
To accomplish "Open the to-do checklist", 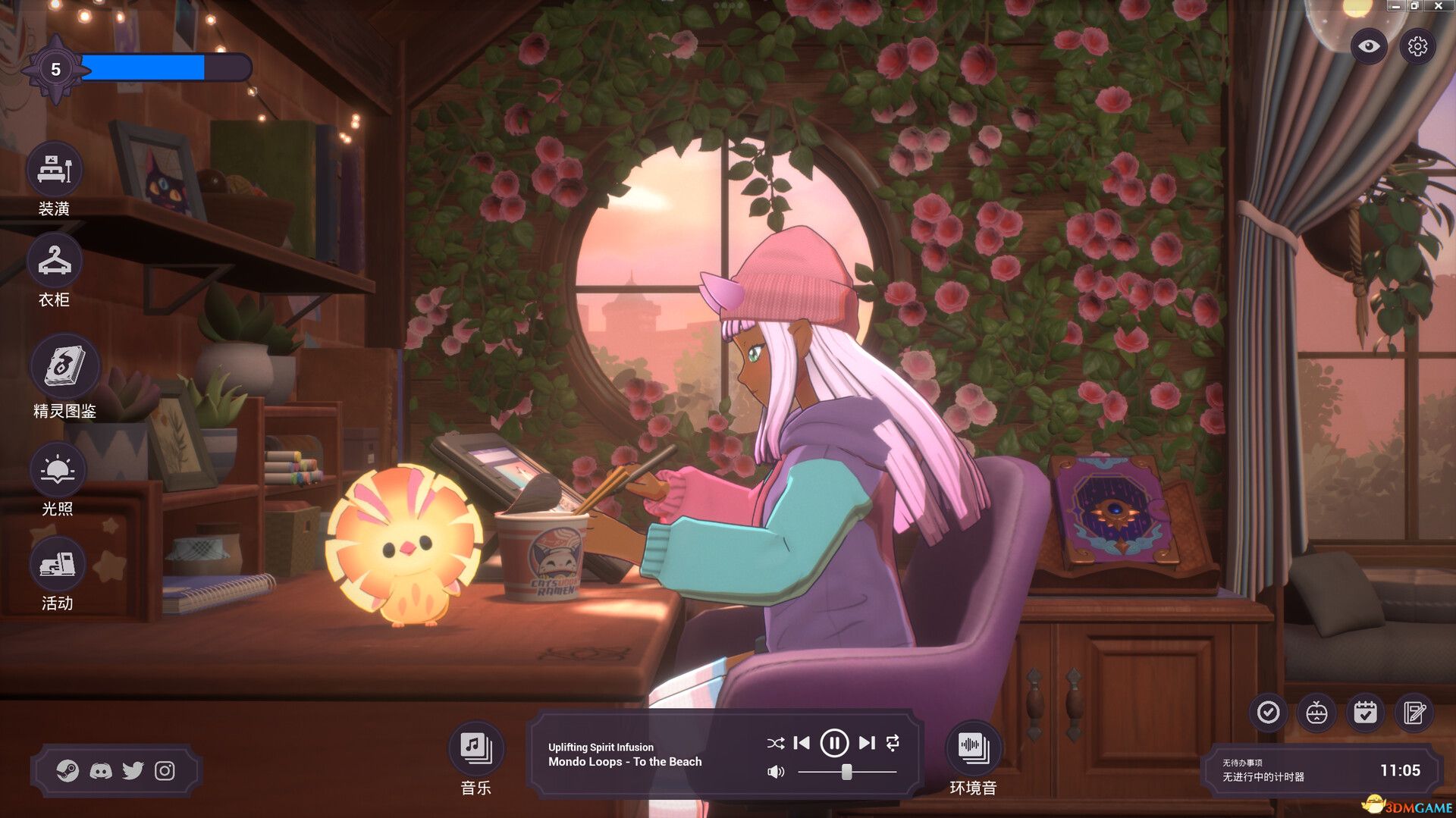I will point(1267,713).
